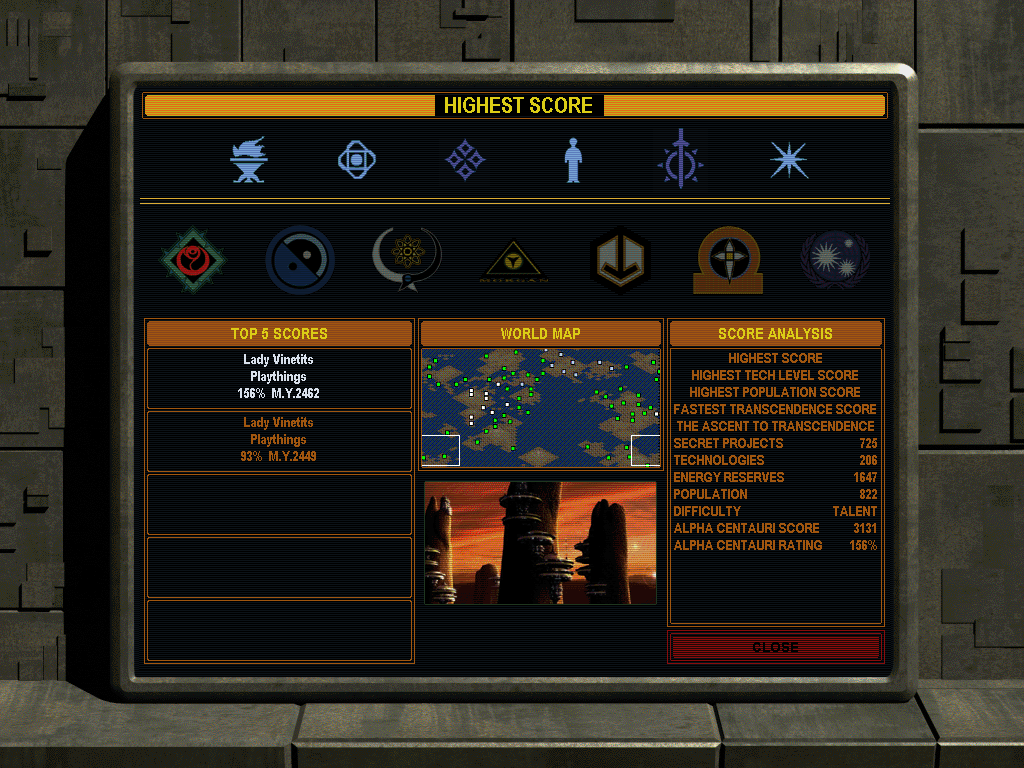Select the 93% M.Y.2449 score entry
The height and width of the screenshot is (768, 1024).
pyautogui.click(x=279, y=440)
